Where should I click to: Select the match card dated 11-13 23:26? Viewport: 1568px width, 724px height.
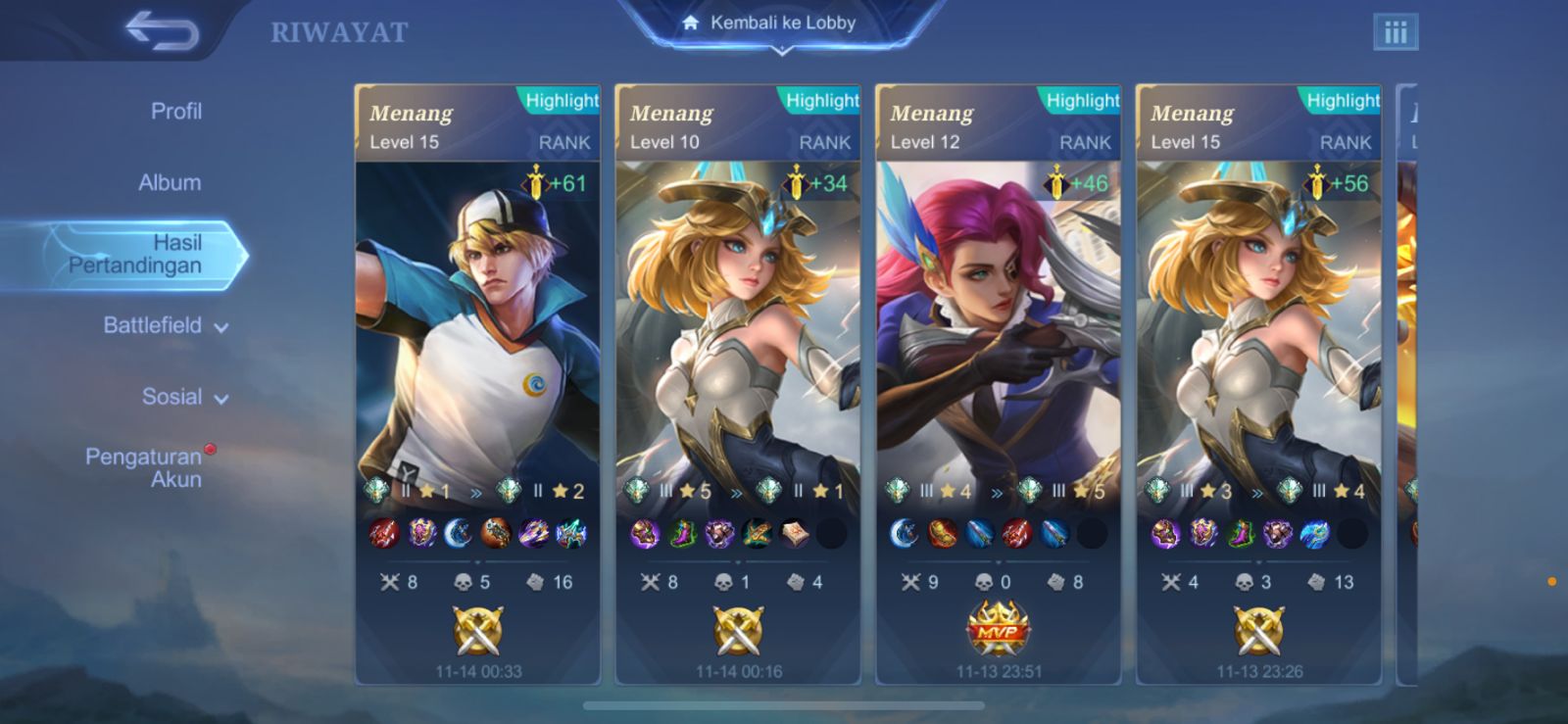coord(1258,392)
